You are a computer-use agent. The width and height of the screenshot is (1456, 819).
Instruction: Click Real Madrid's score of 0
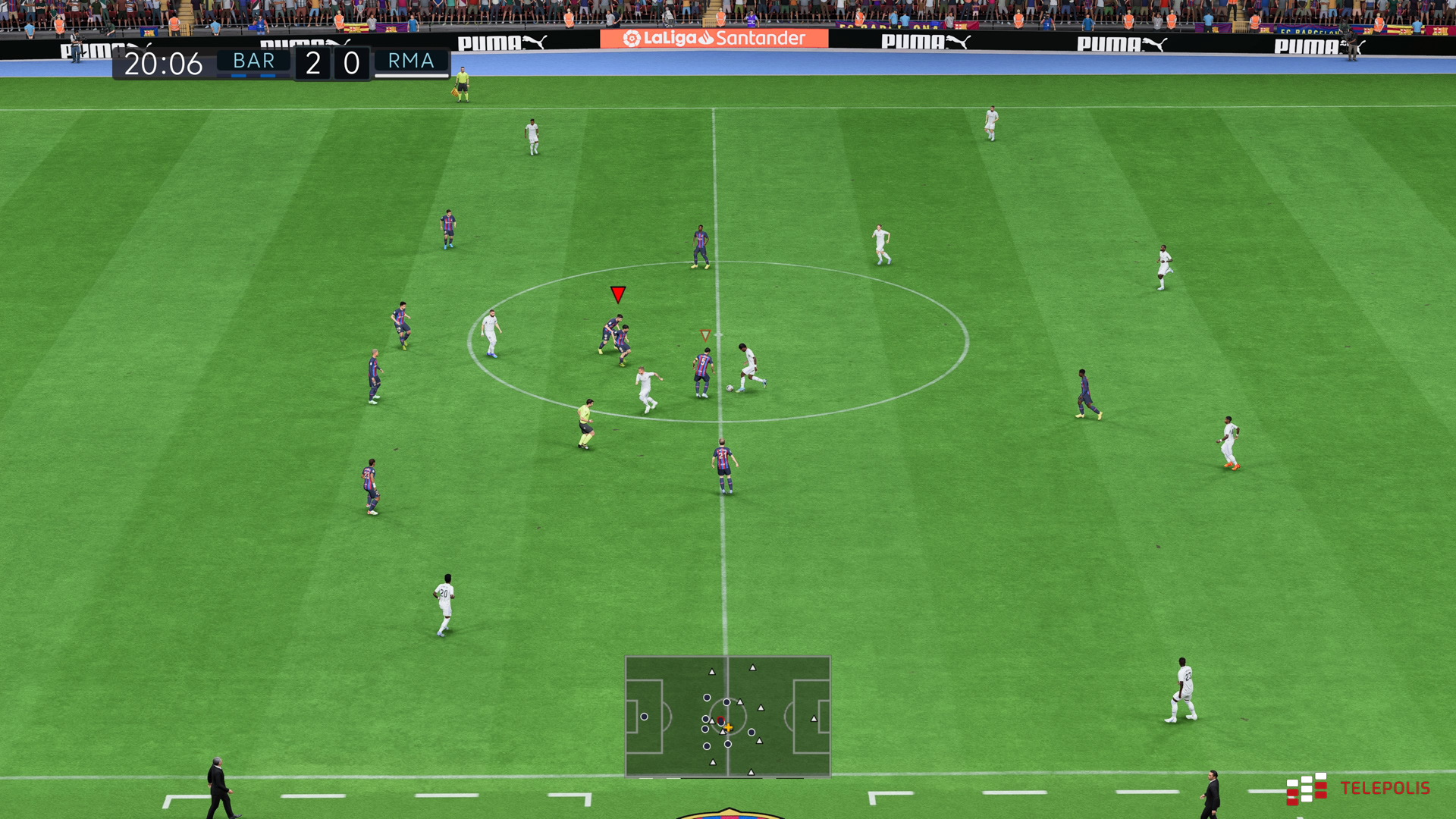(x=350, y=61)
